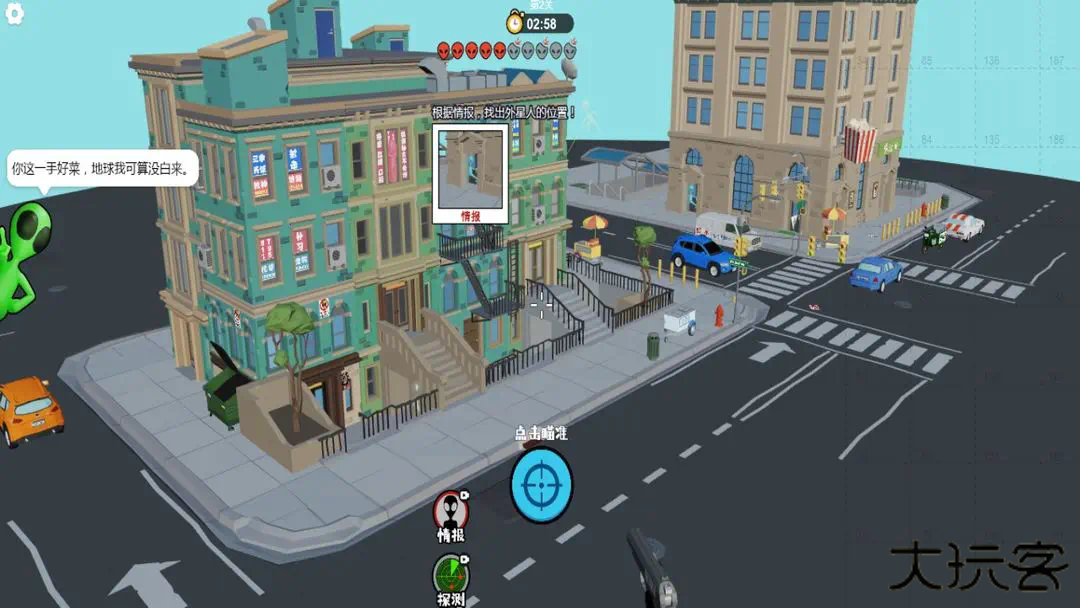Screen dimensions: 1080x608
Task: Tap the blue crosshair aim button
Action: (x=541, y=484)
